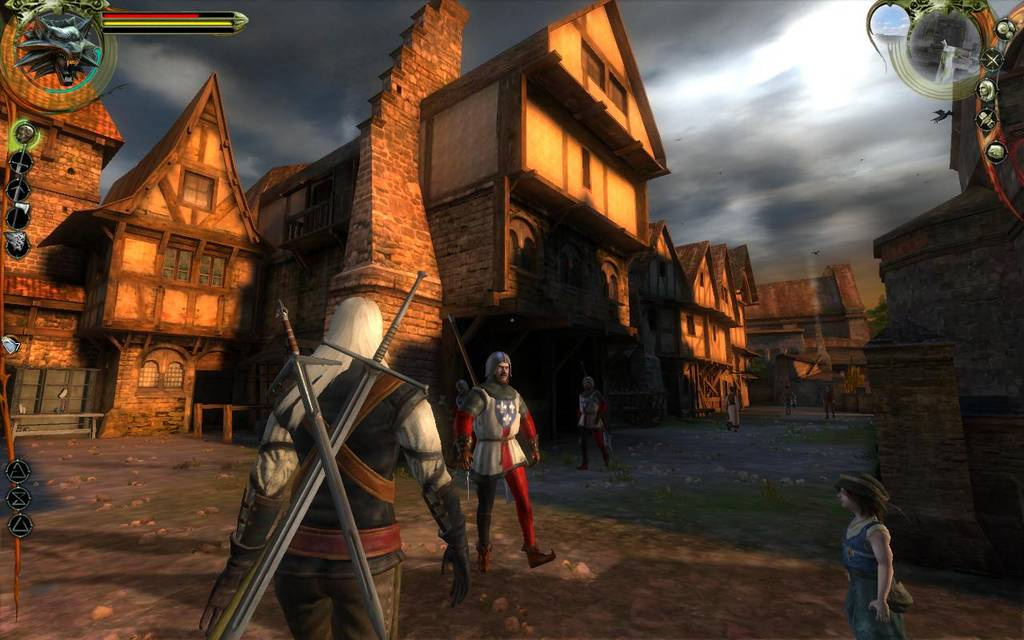This screenshot has height=640, width=1024.
Task: Open the head profile character icon
Action: pos(986,90)
